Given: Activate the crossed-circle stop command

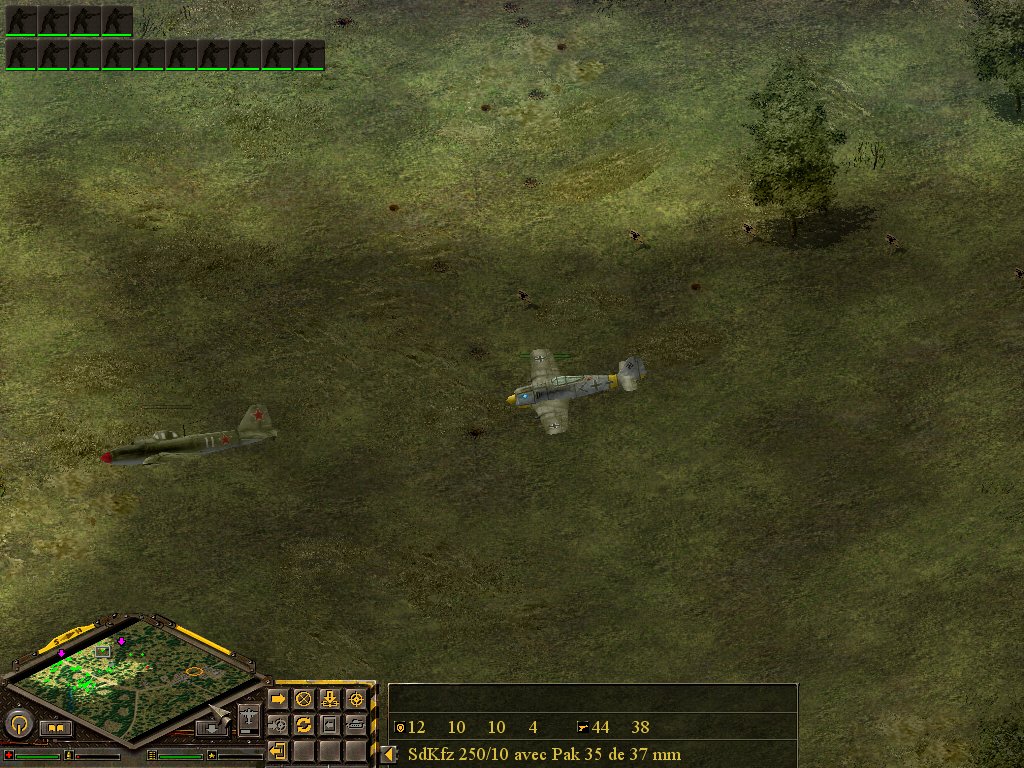Looking at the screenshot, I should pos(304,699).
